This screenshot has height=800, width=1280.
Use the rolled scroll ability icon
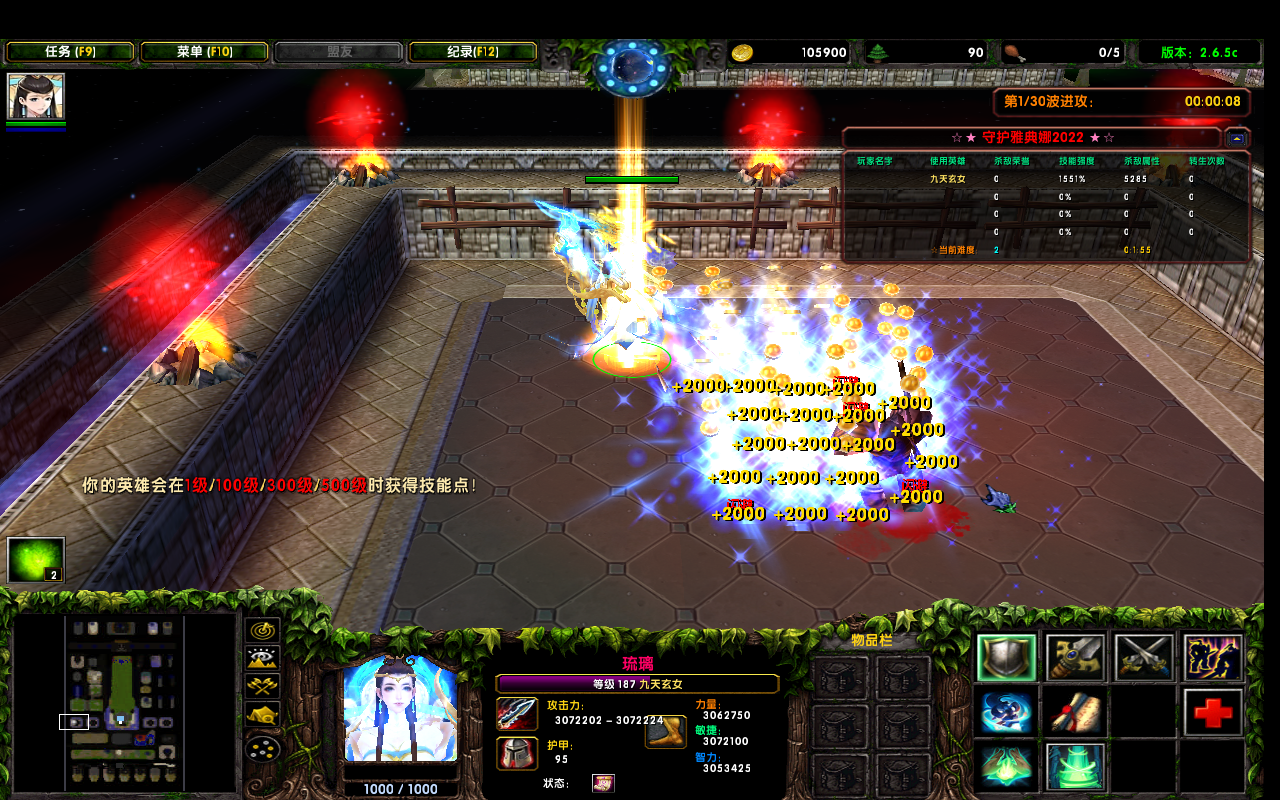click(1075, 713)
